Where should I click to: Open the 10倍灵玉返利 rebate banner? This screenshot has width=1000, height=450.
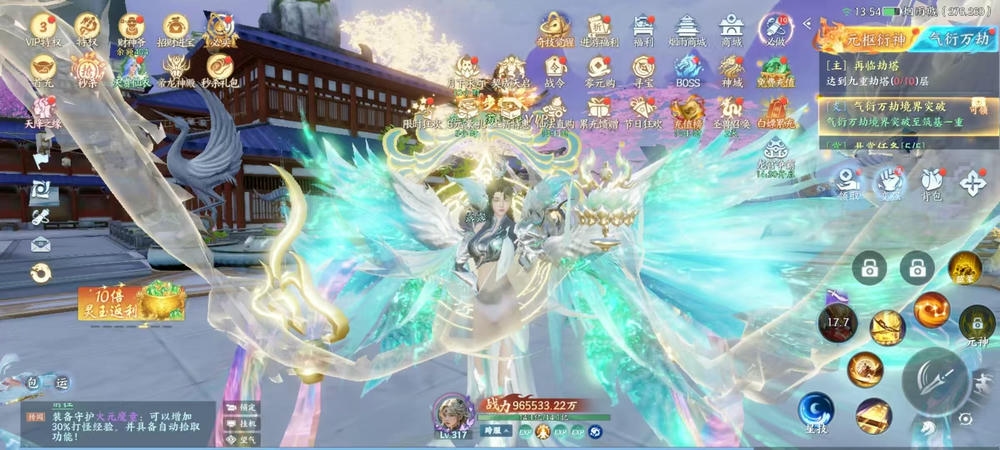tap(127, 302)
